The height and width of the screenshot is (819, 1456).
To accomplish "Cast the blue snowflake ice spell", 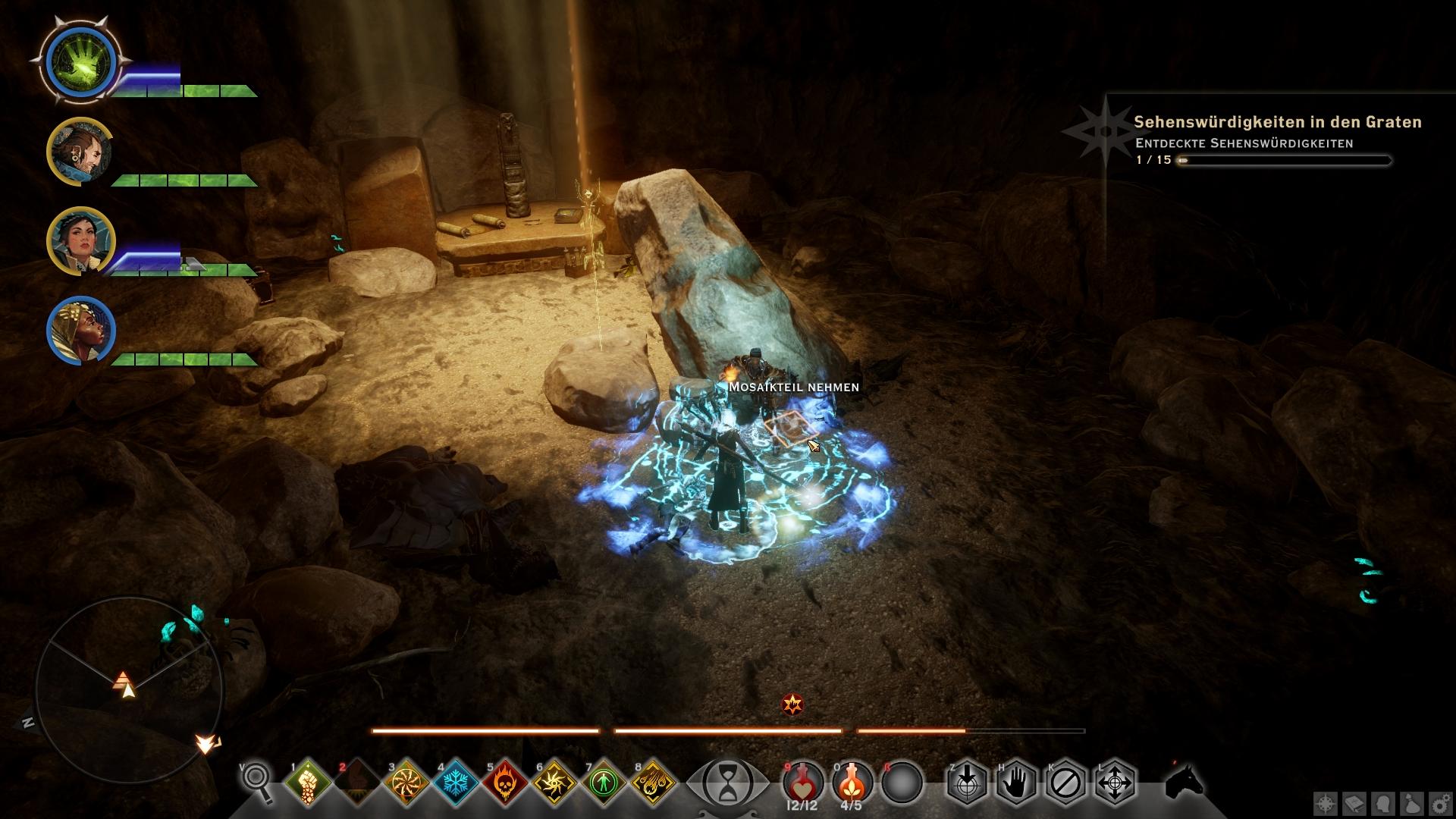I will pyautogui.click(x=457, y=782).
